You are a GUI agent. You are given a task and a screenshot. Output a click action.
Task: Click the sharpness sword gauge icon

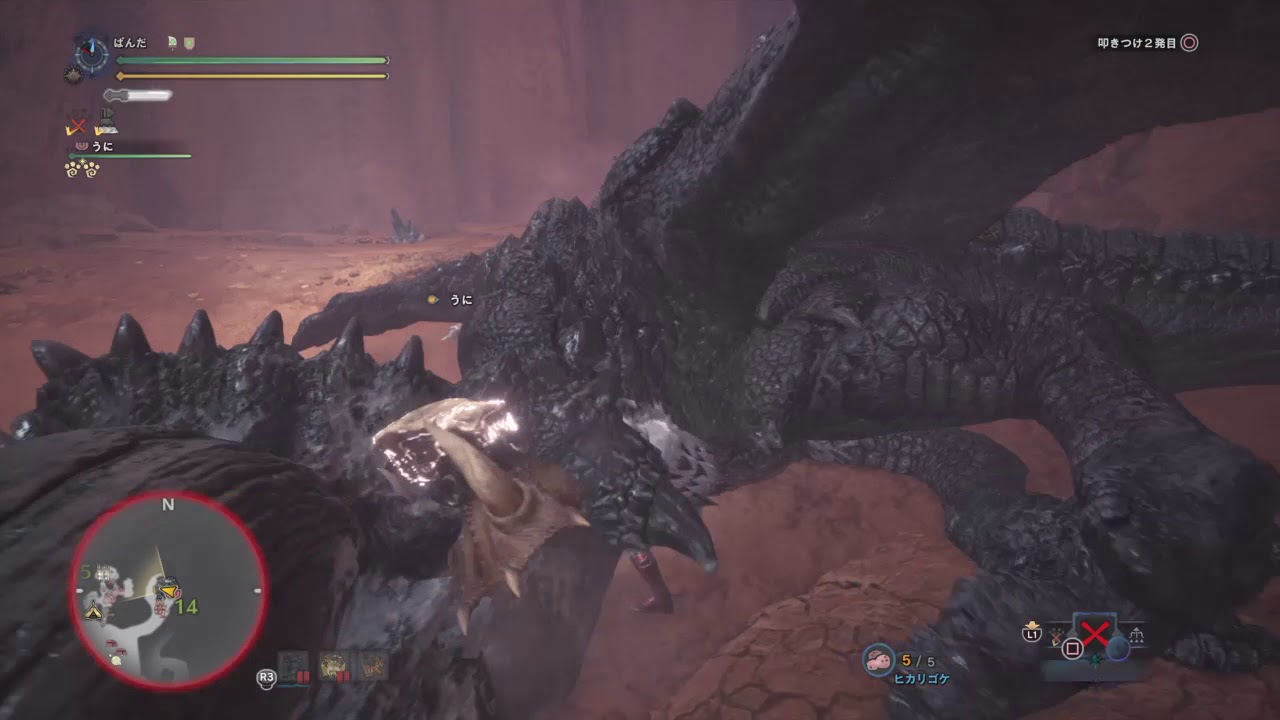[x=137, y=95]
